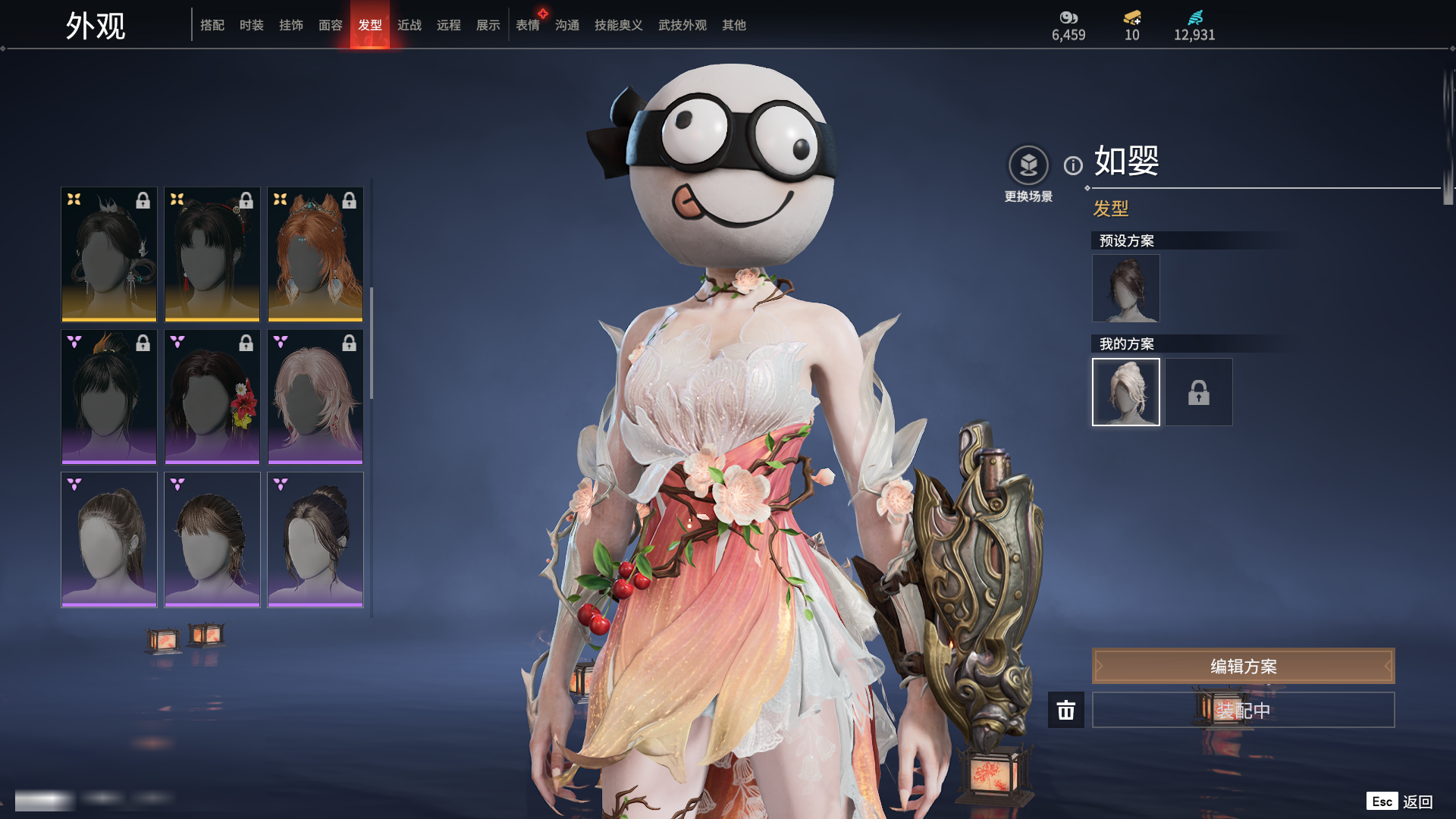Switch to the 搭配 tab
Screen dimensions: 1456x819
pos(212,25)
